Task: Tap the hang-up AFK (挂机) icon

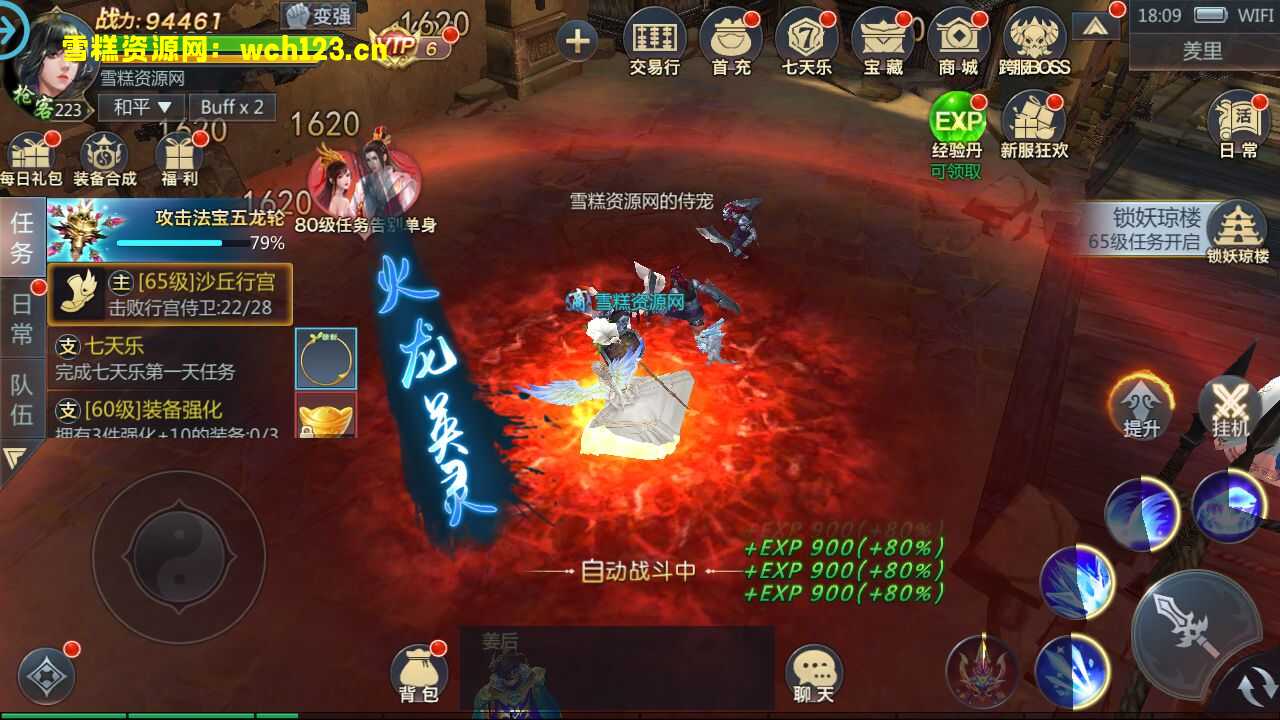Action: (x=1228, y=410)
